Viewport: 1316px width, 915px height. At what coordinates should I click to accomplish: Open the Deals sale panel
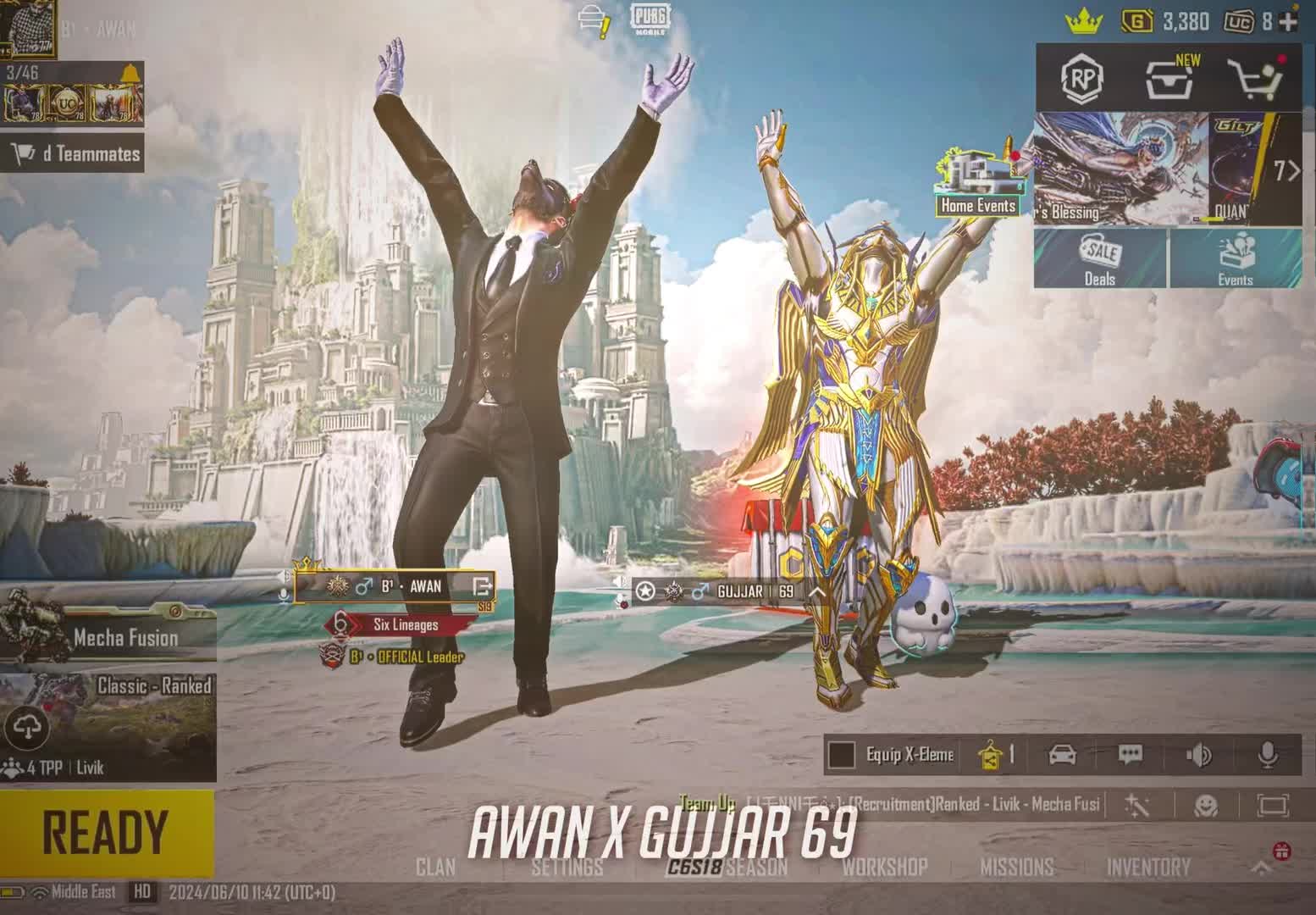coord(1100,259)
